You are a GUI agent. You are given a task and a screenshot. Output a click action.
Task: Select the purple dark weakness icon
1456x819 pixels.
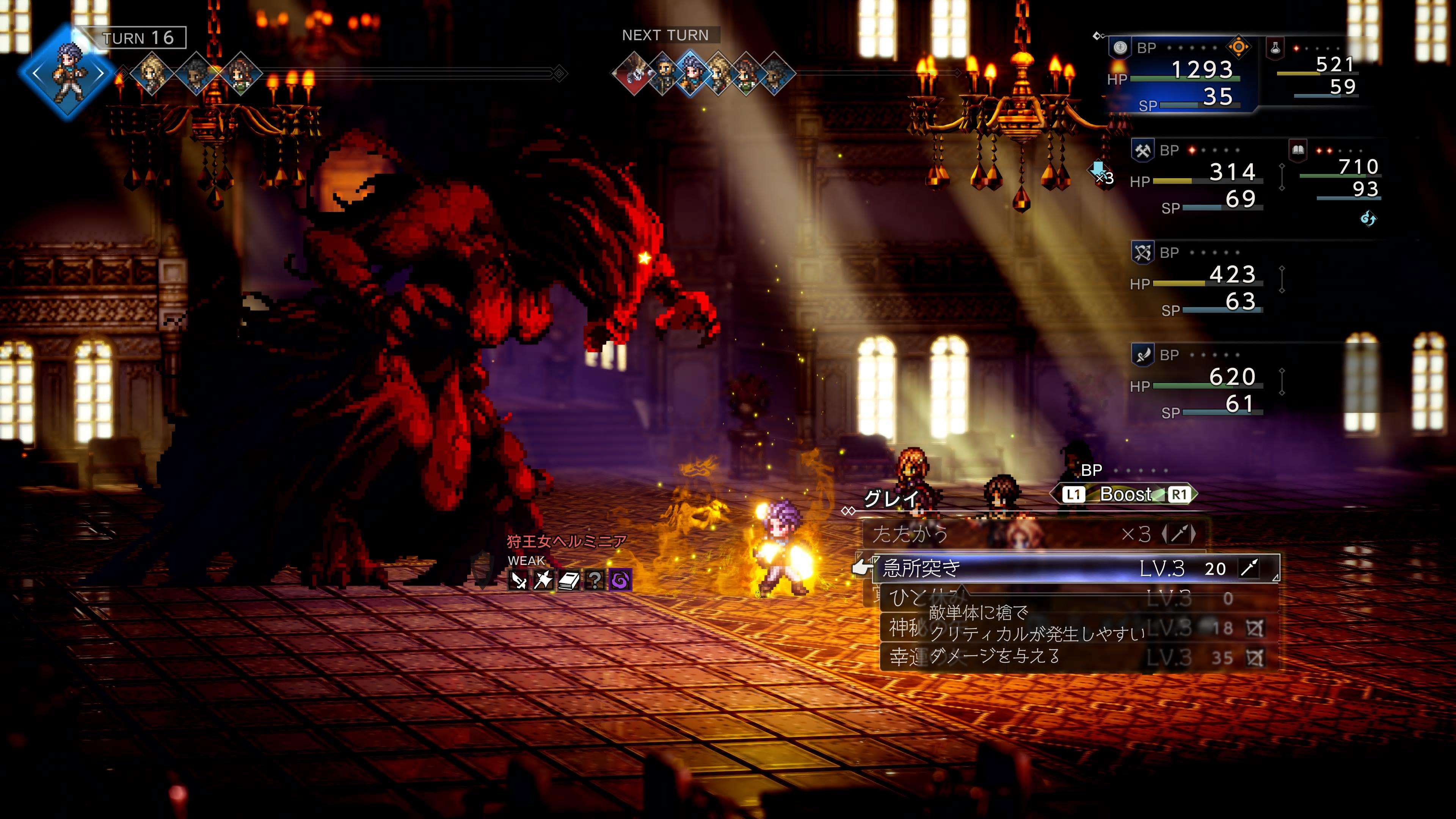tap(620, 580)
